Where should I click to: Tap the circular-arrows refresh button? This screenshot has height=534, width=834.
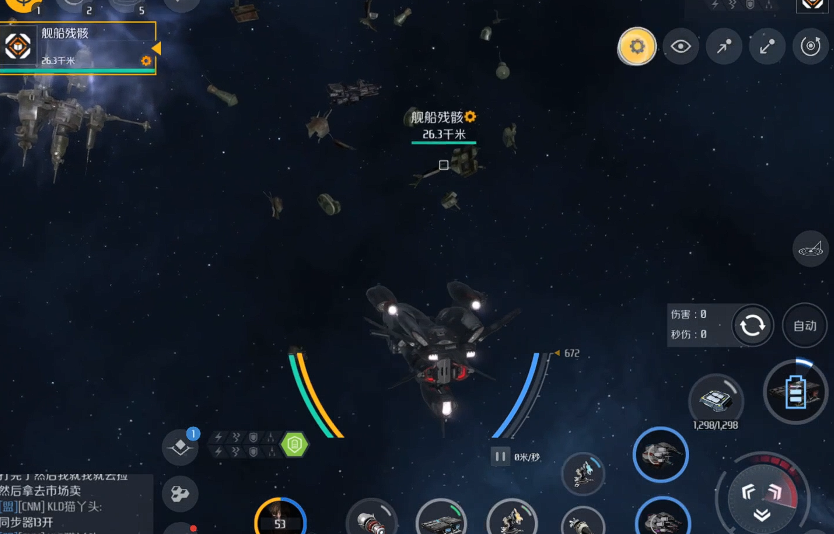[752, 325]
